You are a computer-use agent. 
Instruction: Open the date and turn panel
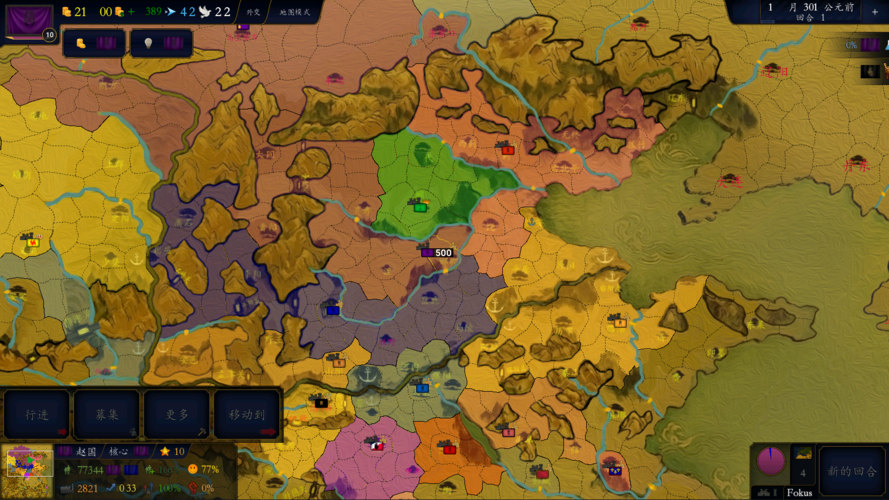click(x=808, y=11)
